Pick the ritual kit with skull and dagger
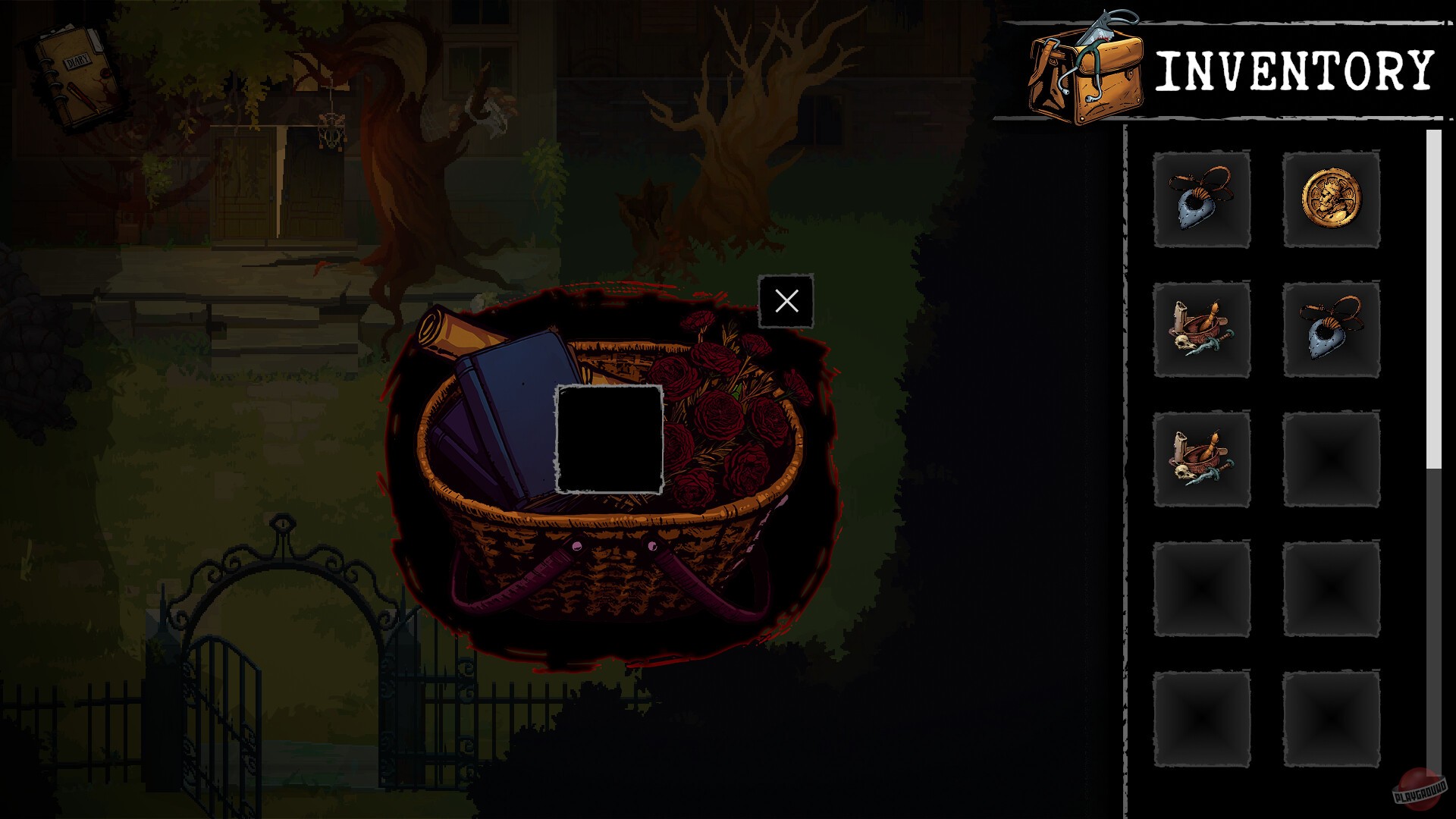 pos(1202,330)
